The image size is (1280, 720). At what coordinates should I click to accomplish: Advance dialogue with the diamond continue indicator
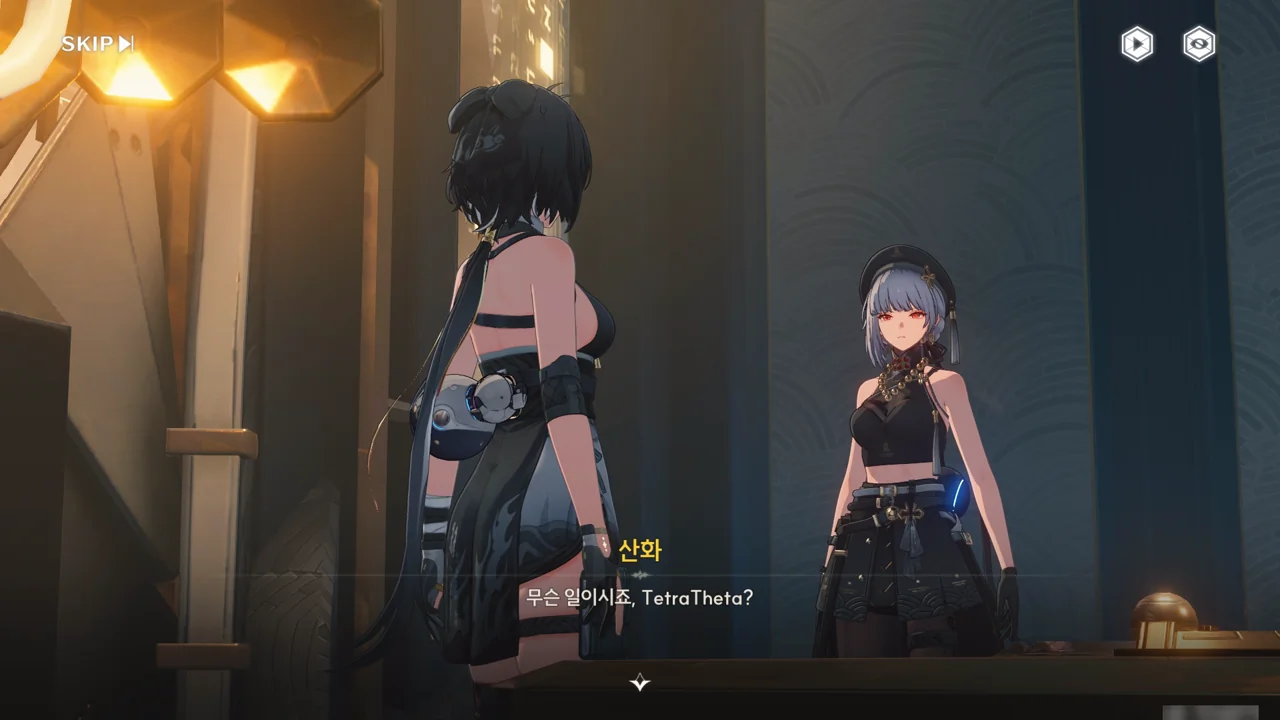[640, 683]
